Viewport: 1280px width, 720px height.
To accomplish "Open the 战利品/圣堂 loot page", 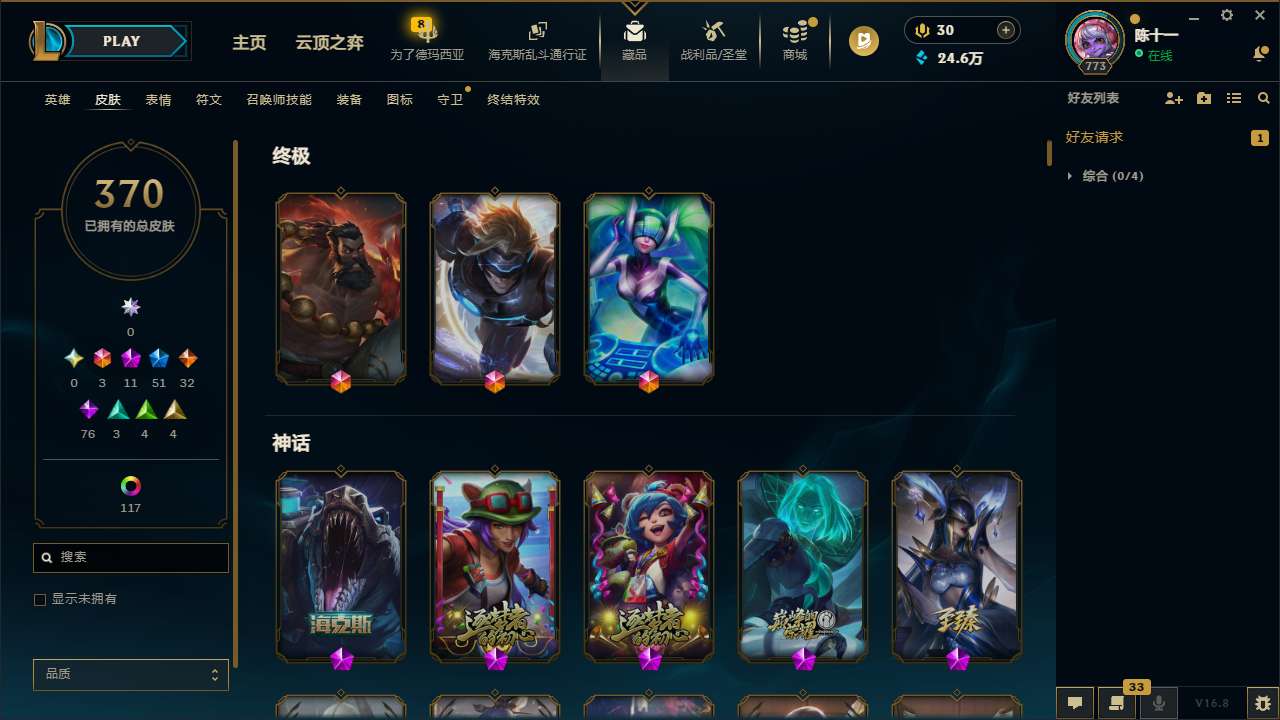I will point(714,41).
